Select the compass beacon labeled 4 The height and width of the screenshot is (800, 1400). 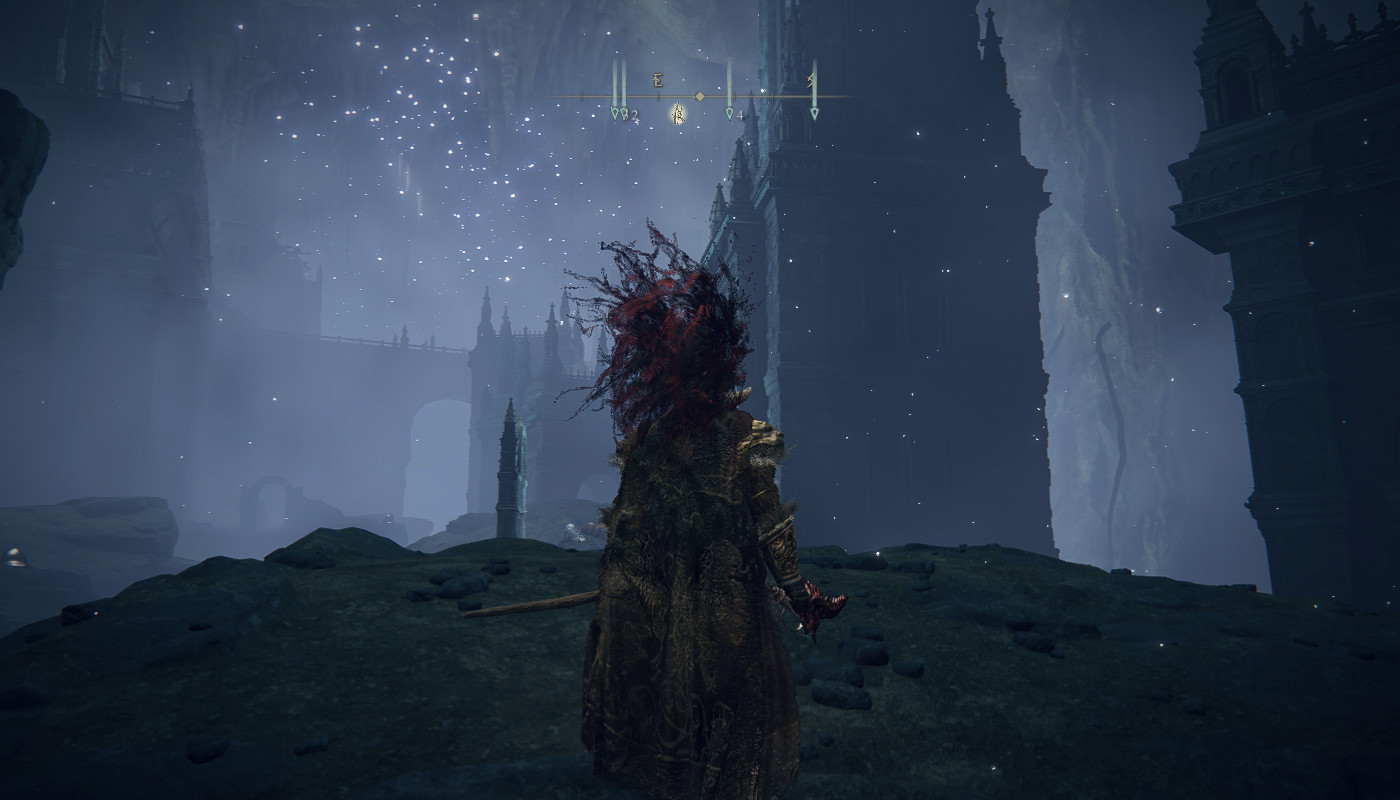click(730, 113)
